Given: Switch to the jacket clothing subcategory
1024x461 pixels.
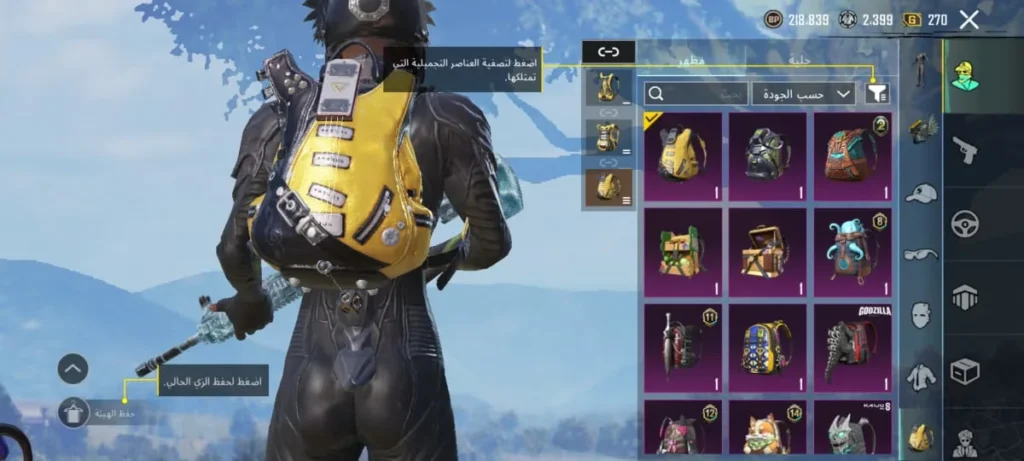Looking at the screenshot, I should pos(921,377).
